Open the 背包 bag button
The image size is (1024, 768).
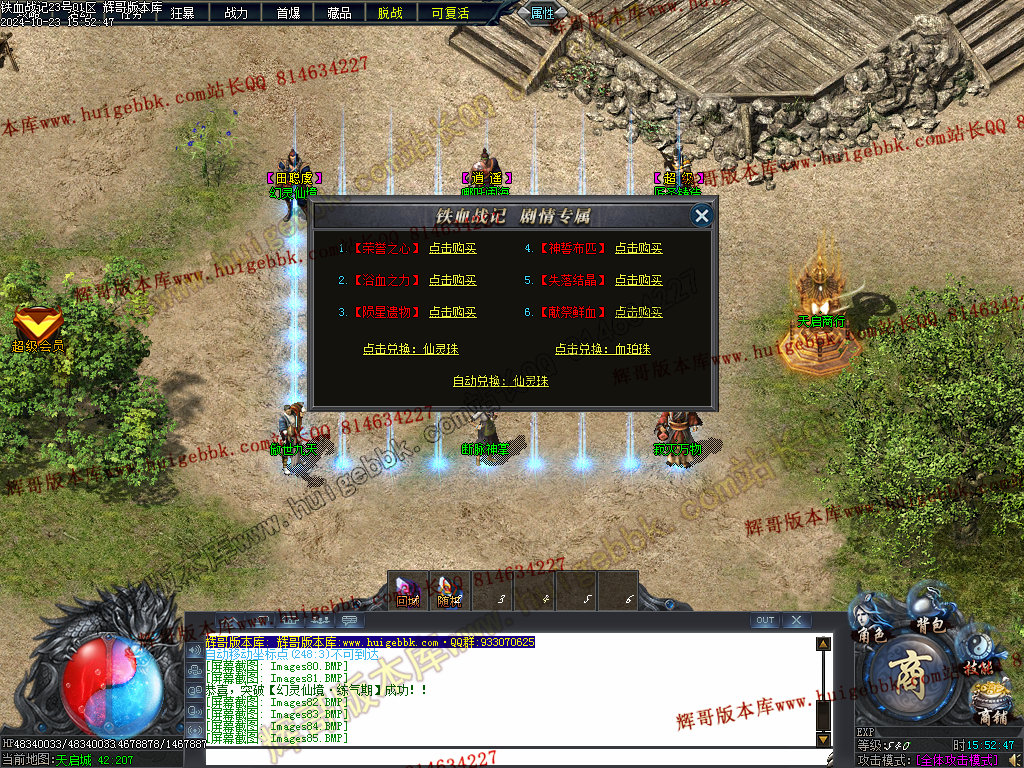(931, 622)
